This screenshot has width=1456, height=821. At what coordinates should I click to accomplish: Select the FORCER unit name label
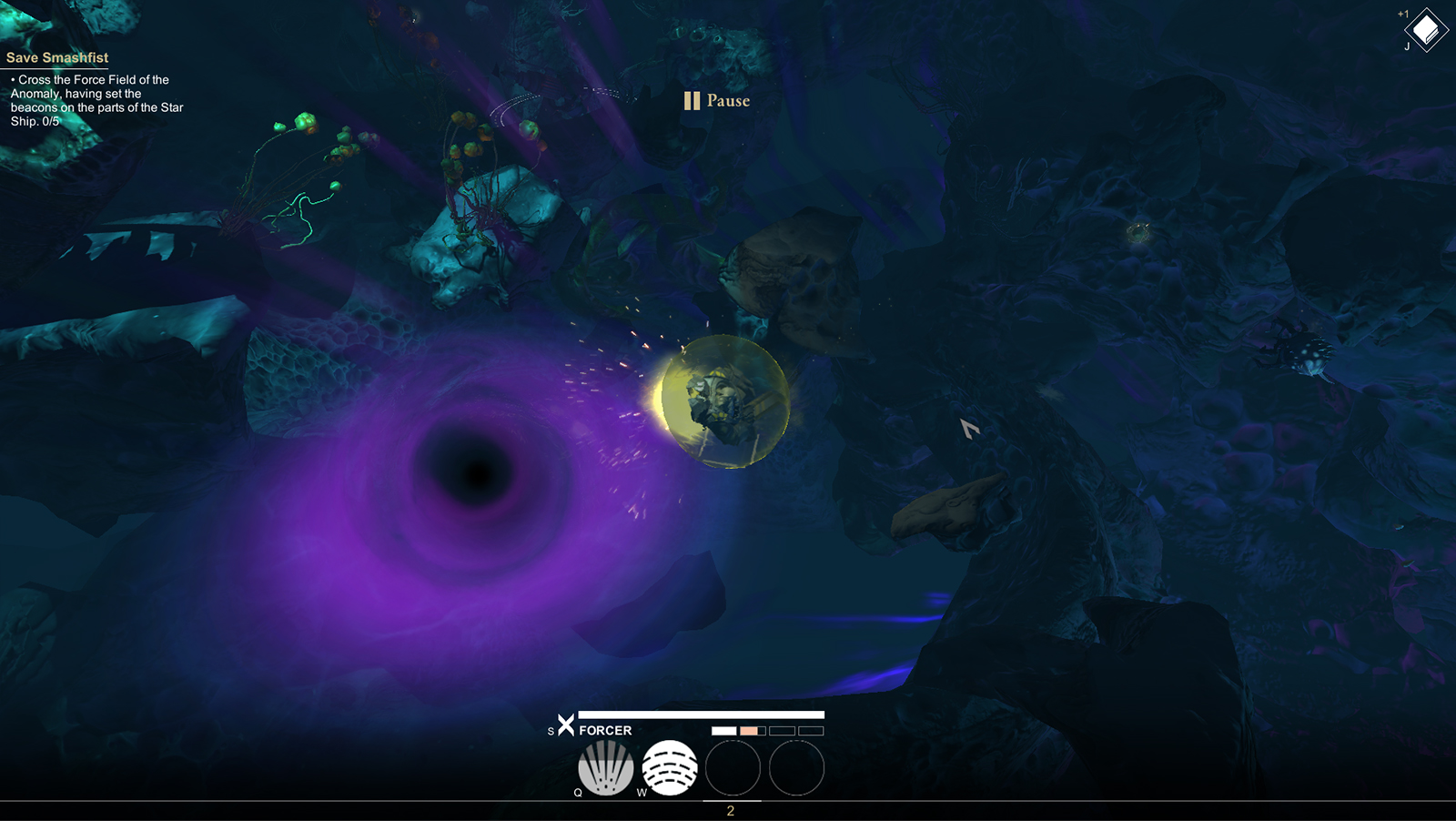pos(606,730)
